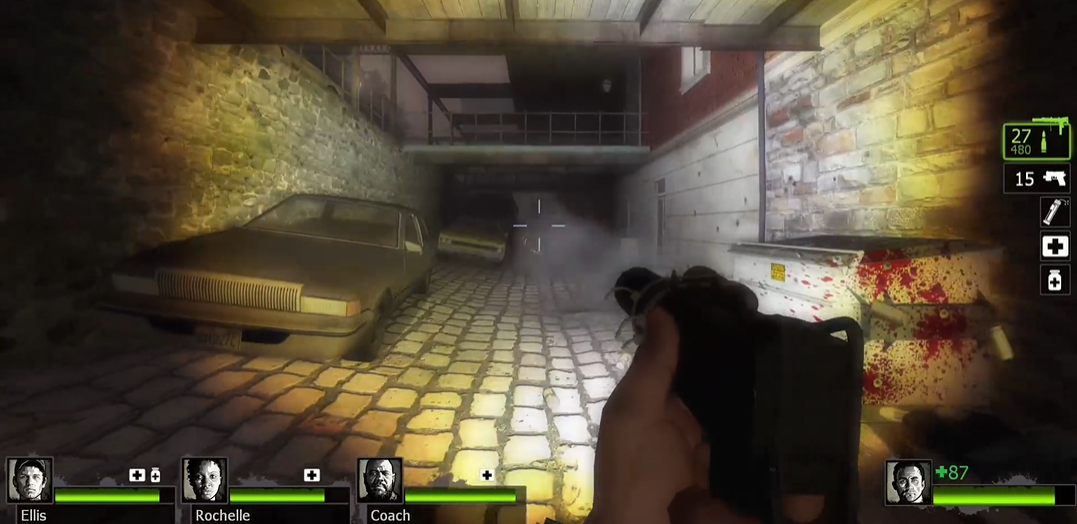Click the pills icon beside Ellis's medkit
Image resolution: width=1077 pixels, height=524 pixels.
(155, 475)
